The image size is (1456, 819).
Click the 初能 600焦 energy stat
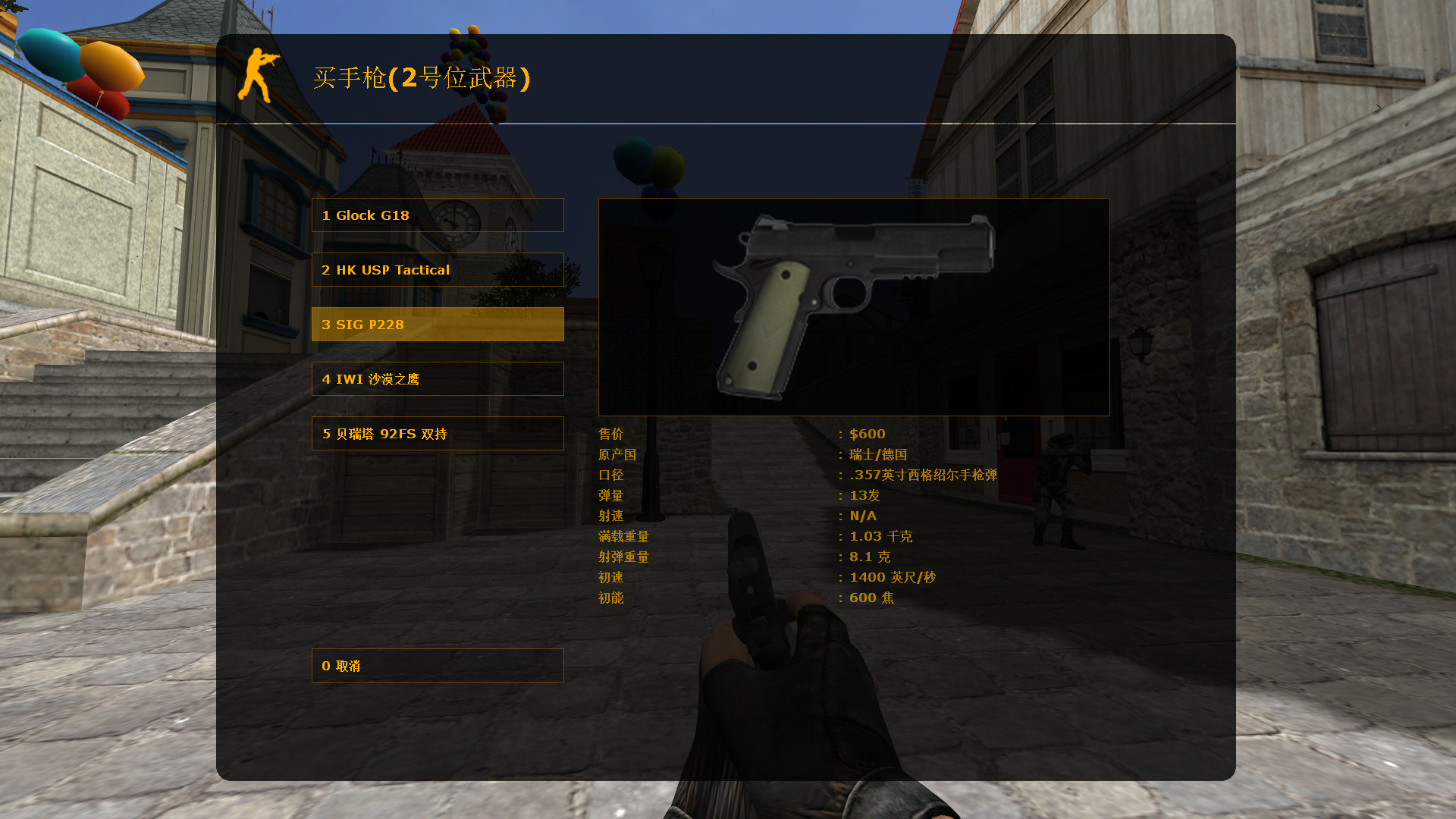(x=872, y=598)
